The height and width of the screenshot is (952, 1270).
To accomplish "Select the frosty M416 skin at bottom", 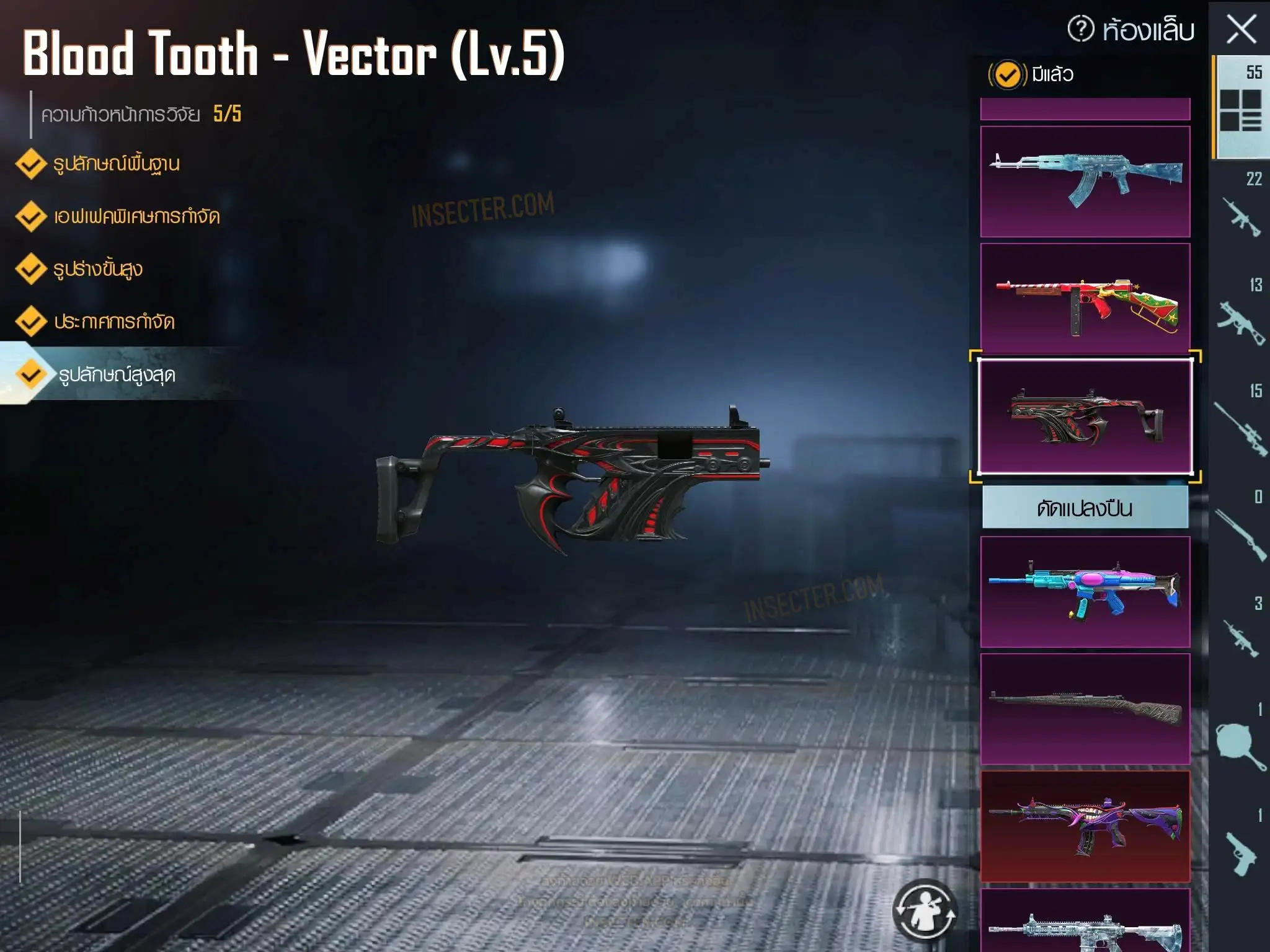I will point(1085,923).
